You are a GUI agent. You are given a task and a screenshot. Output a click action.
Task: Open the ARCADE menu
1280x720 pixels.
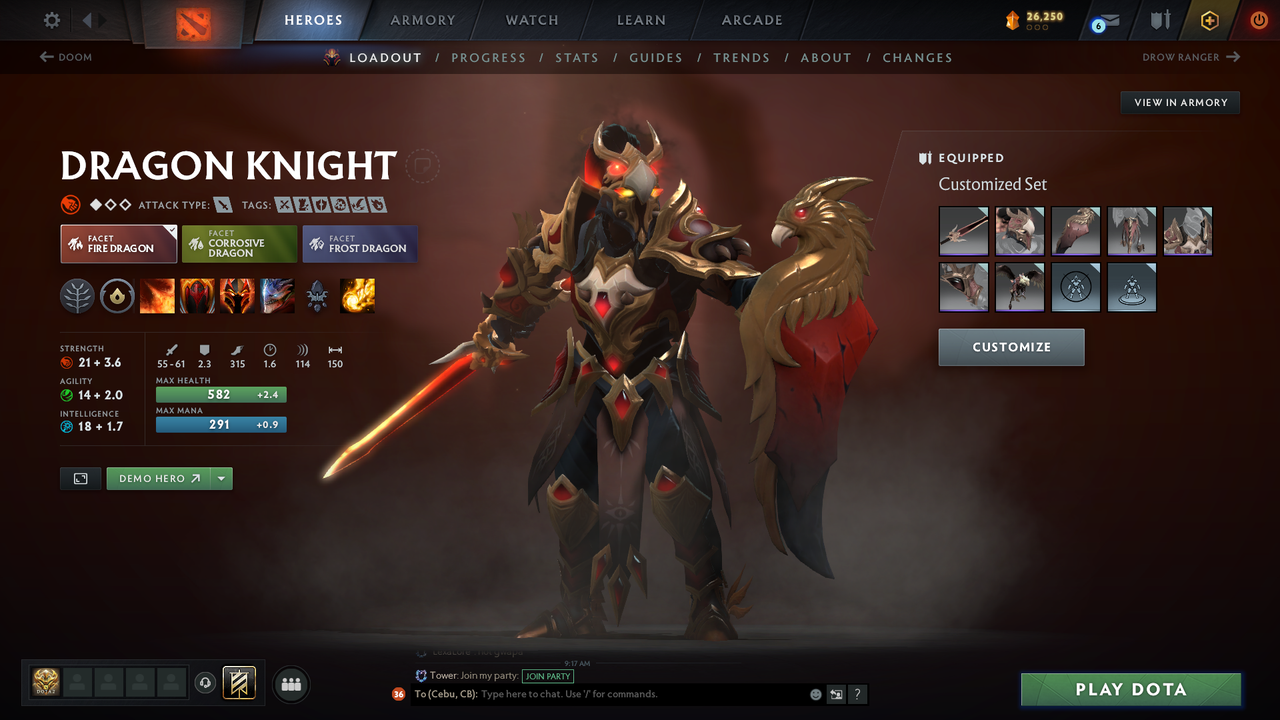pos(751,20)
